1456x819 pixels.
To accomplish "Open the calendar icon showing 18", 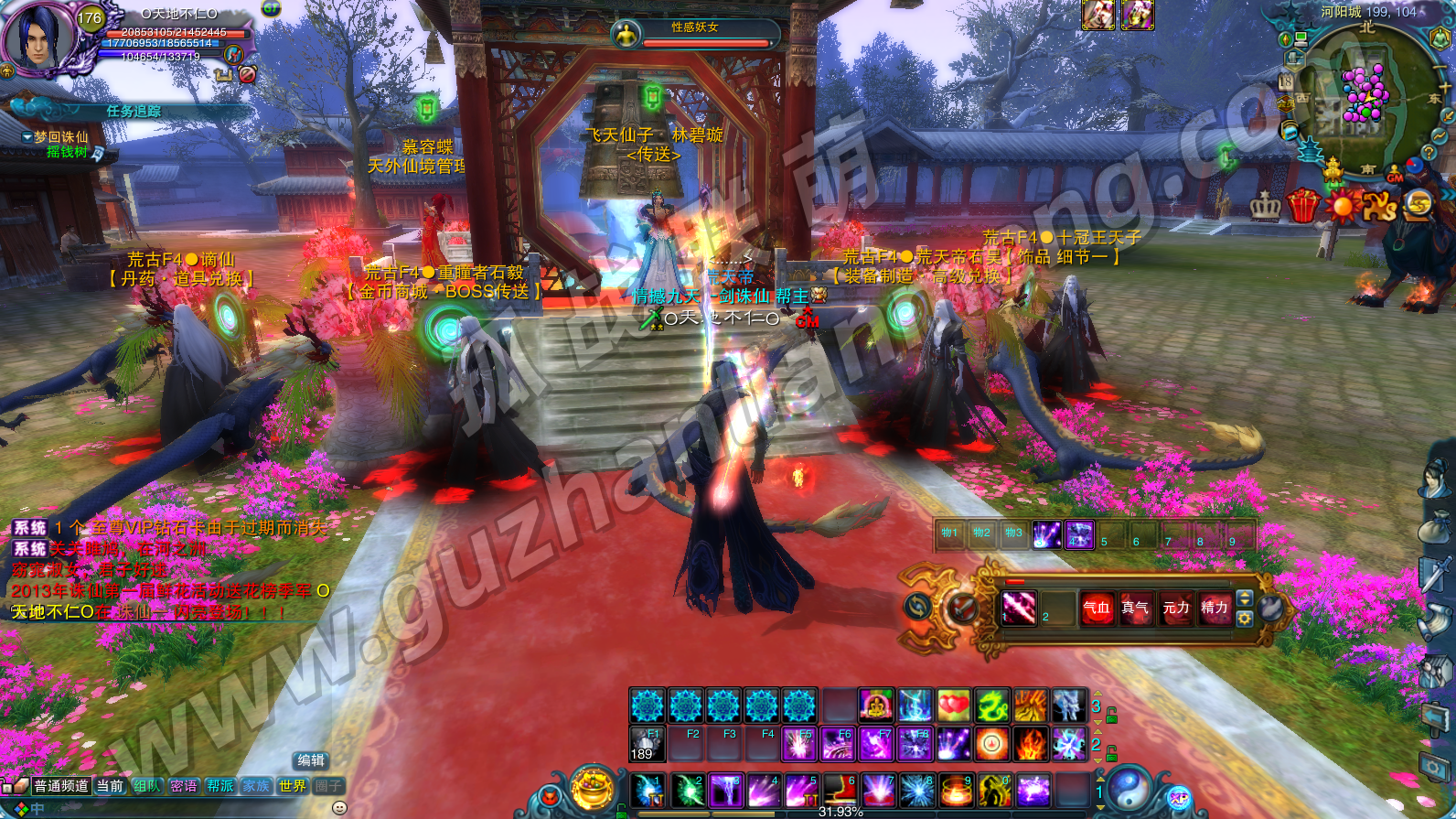I will 1286,82.
